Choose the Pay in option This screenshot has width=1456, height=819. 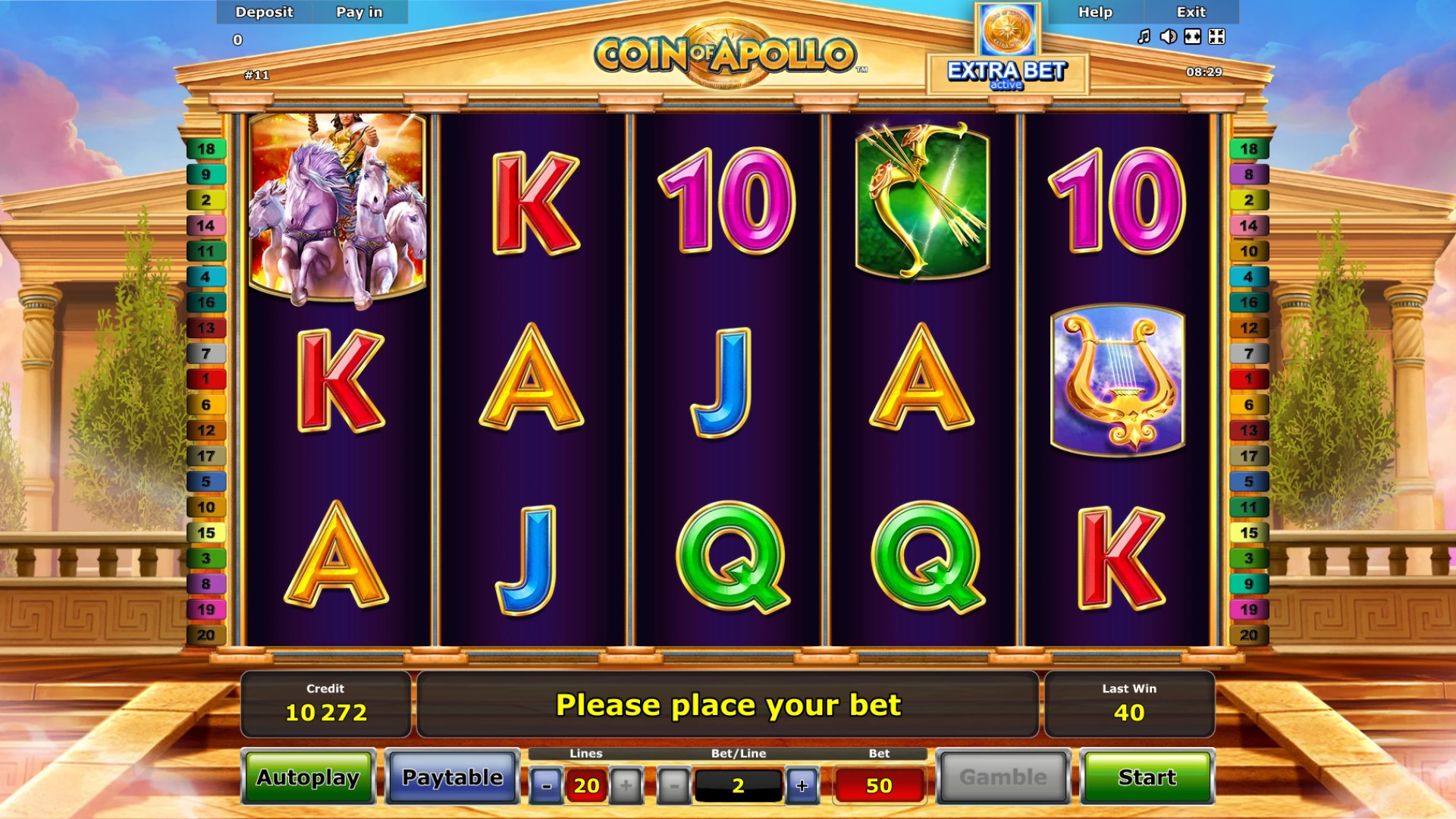tap(359, 12)
